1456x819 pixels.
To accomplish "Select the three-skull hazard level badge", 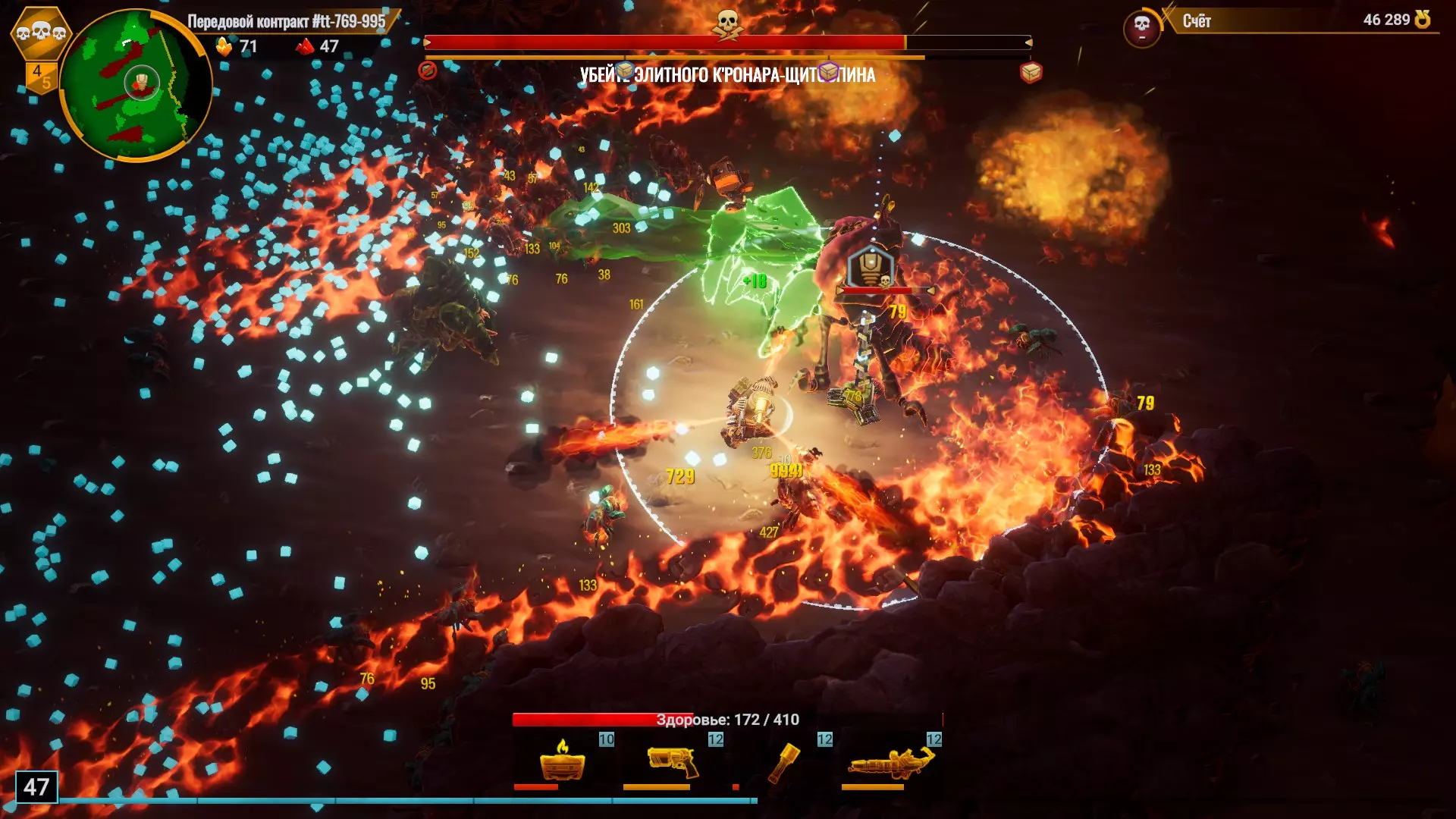I will [41, 32].
